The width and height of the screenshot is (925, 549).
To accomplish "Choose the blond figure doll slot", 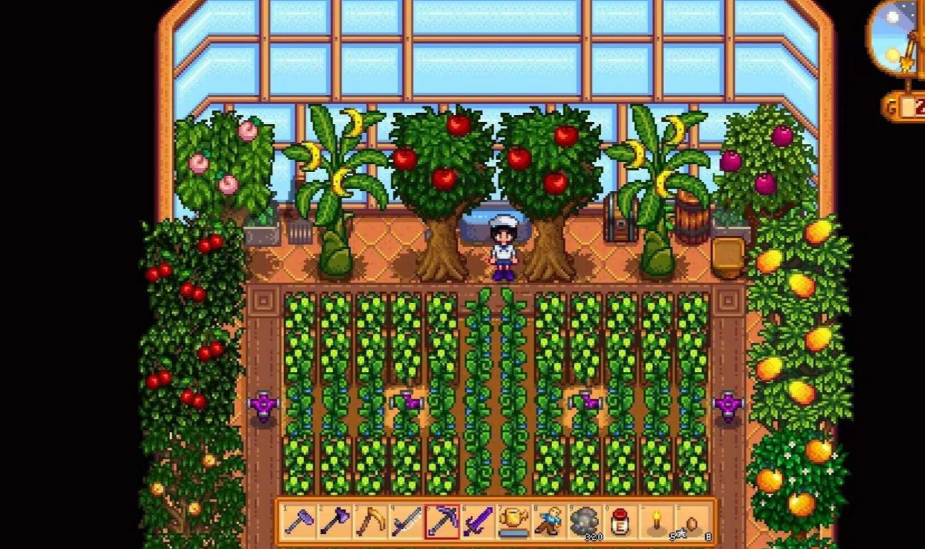I will tap(548, 521).
